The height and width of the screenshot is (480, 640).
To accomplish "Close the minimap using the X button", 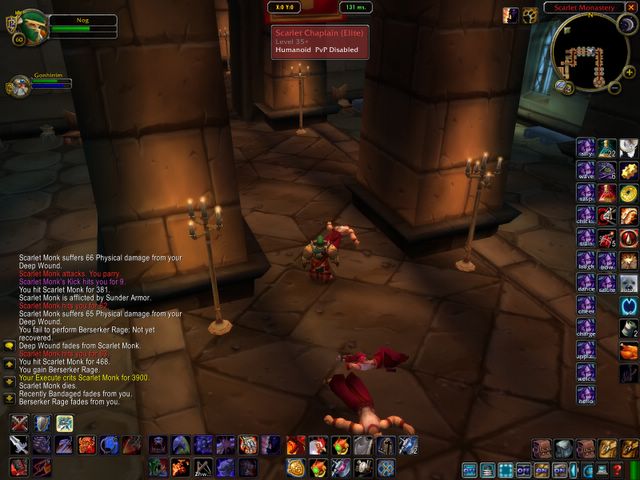I will click(x=631, y=8).
